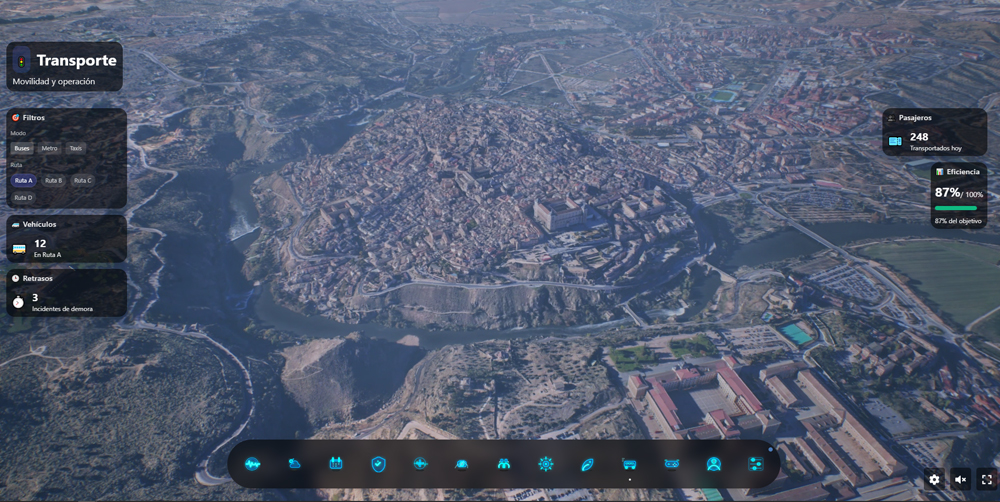Select Ruta D route filter
The image size is (1000, 502).
pyautogui.click(x=23, y=198)
